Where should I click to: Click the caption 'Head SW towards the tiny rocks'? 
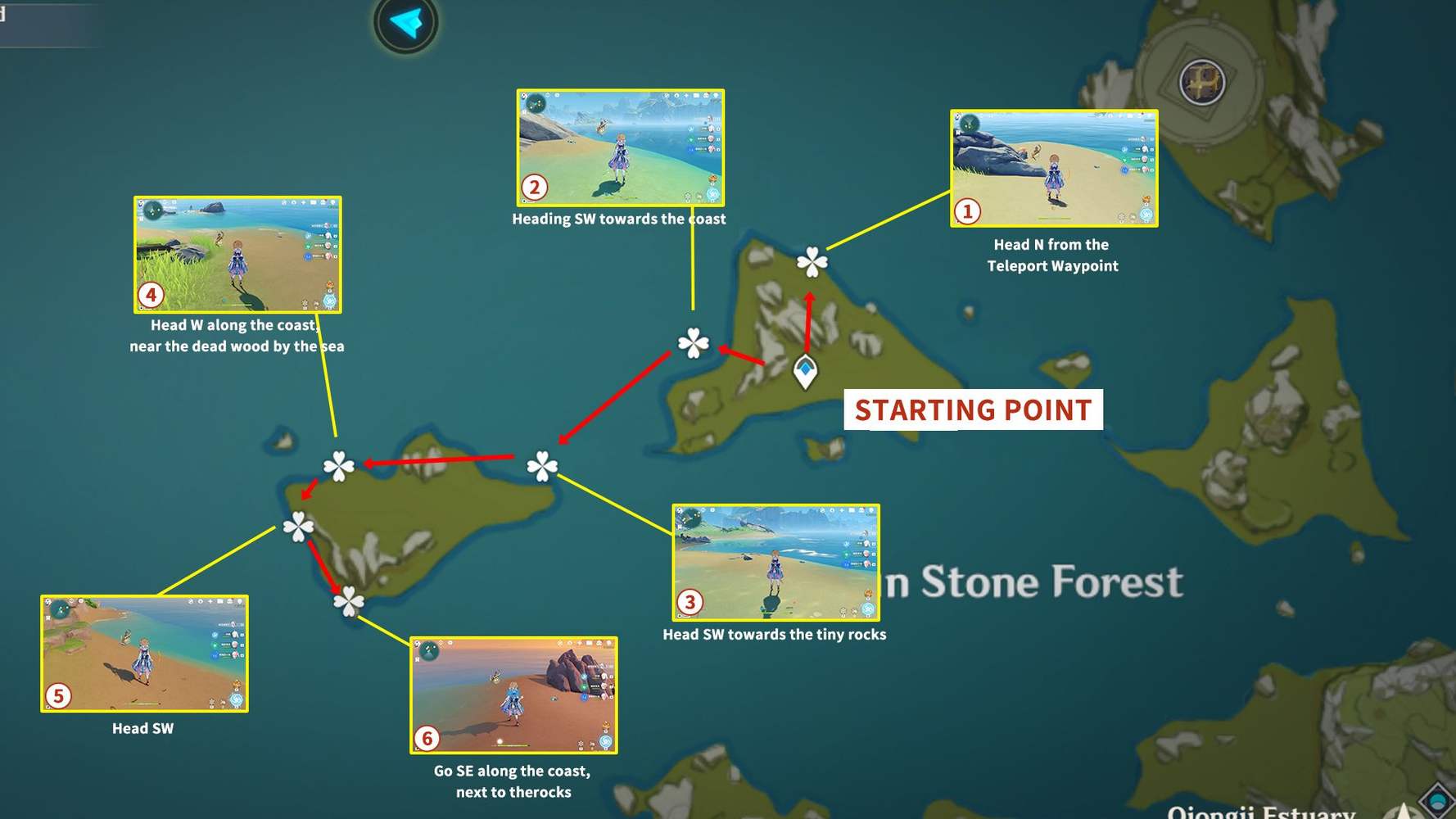775,633
